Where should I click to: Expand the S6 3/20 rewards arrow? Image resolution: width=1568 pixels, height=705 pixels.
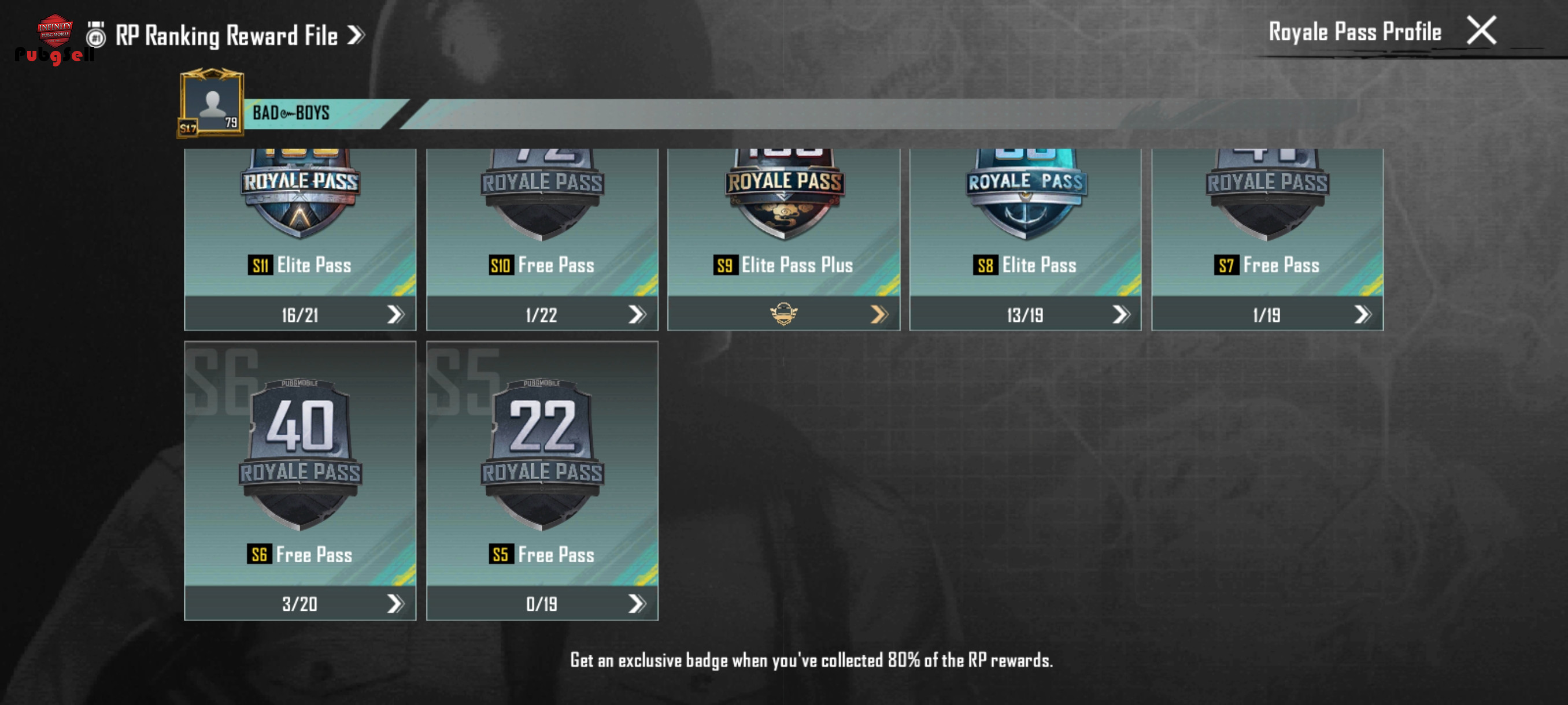395,603
